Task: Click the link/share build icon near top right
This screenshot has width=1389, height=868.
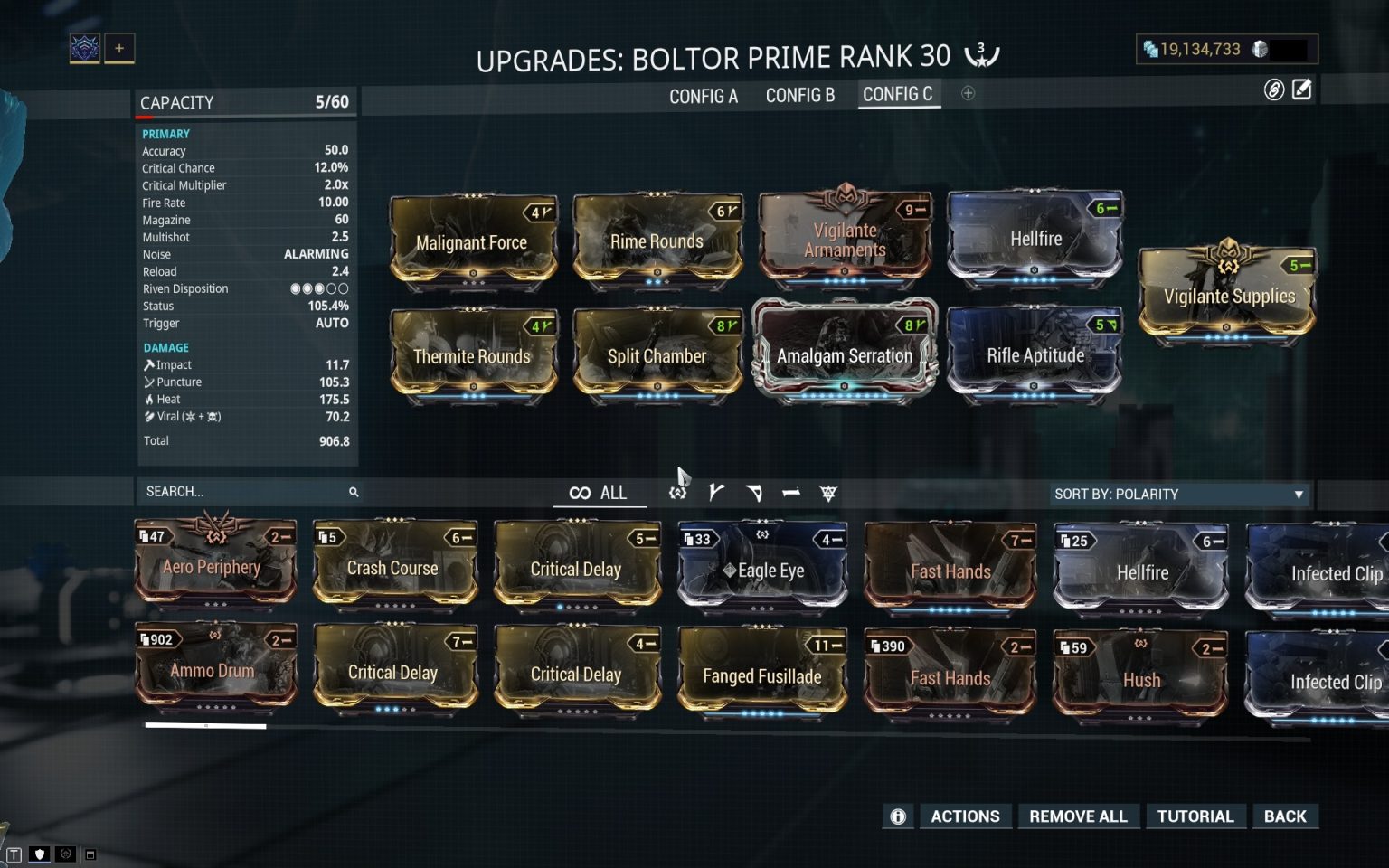Action: [x=1273, y=90]
